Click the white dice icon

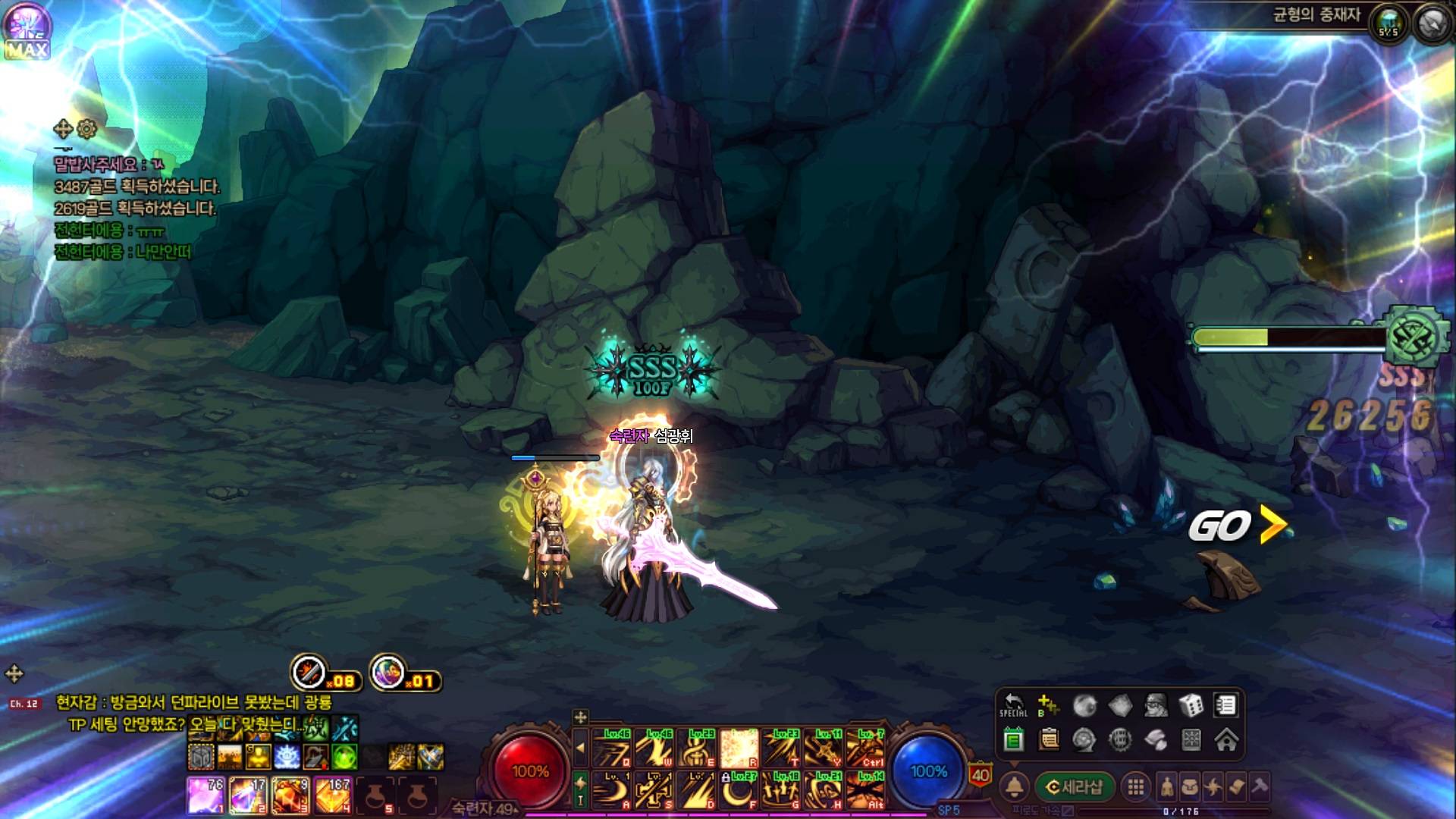pos(1191,705)
